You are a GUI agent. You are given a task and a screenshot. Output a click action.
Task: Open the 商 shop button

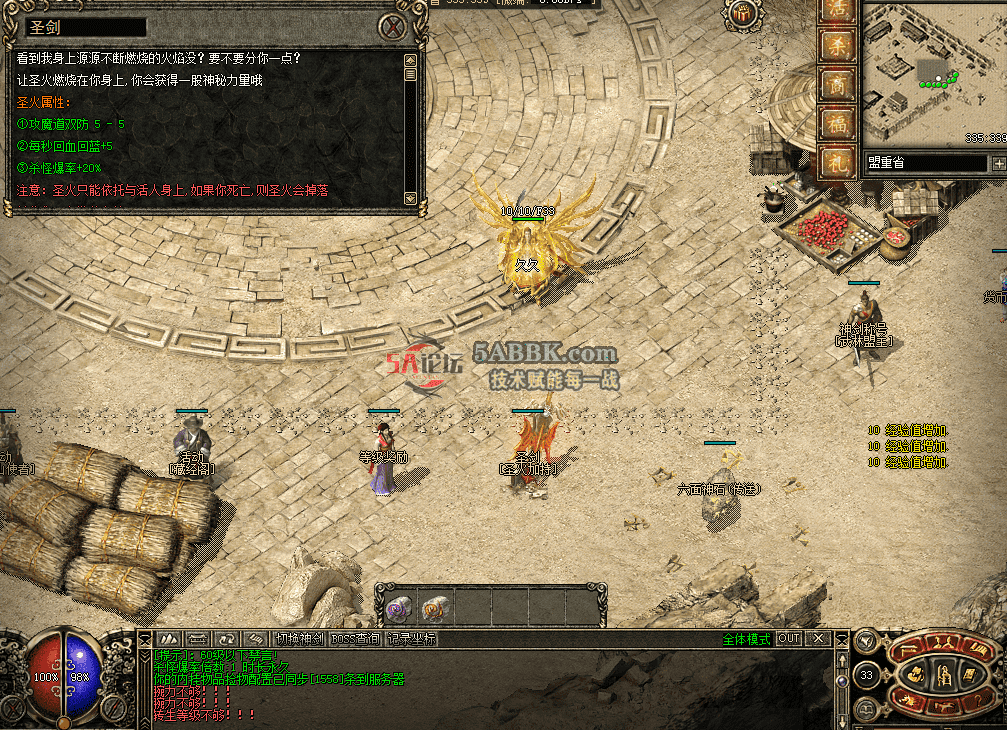[835, 84]
